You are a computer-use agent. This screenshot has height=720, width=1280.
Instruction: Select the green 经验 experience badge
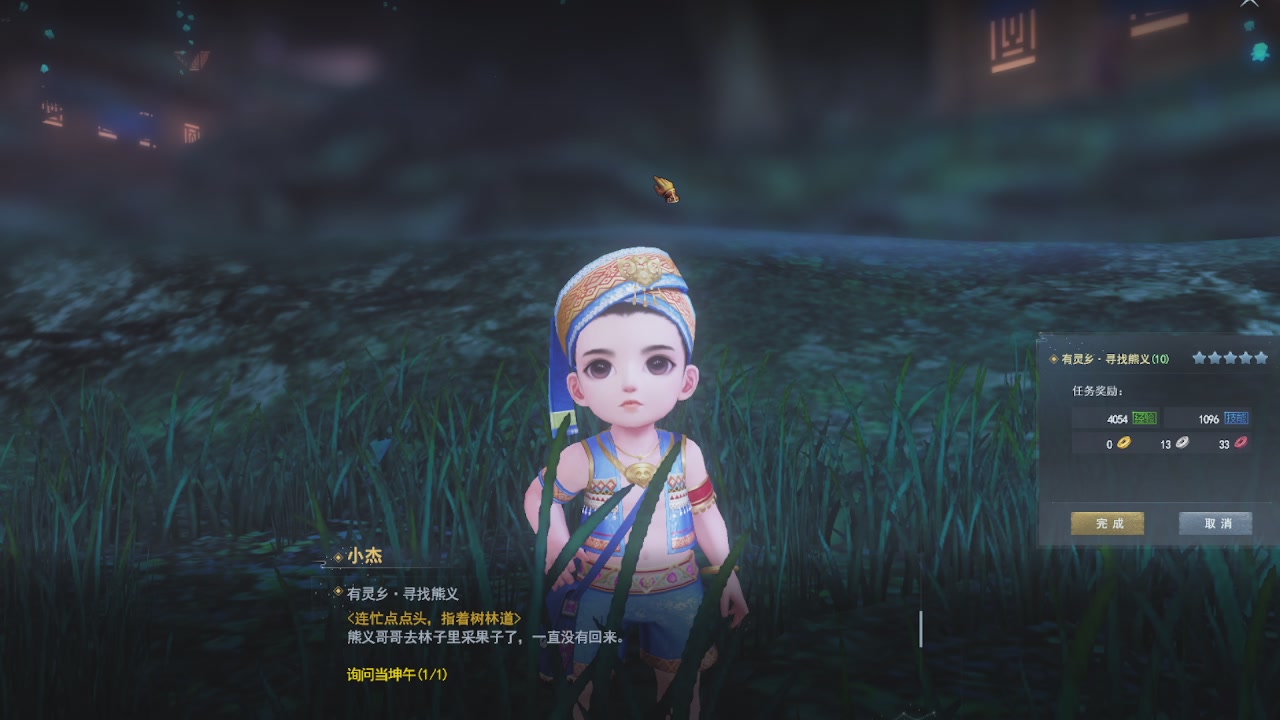coord(1144,419)
